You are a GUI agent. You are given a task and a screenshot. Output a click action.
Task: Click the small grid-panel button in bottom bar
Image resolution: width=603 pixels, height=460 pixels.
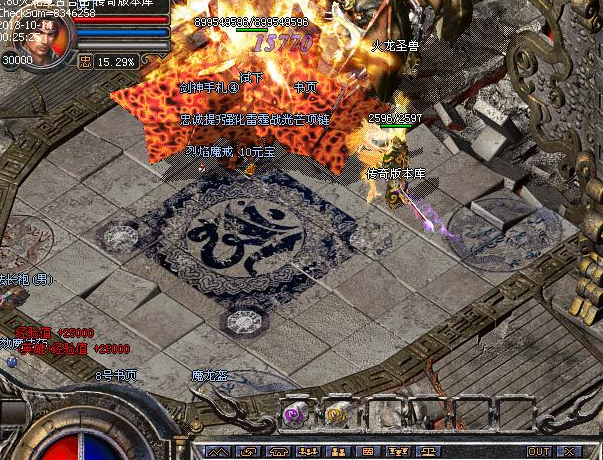368,452
